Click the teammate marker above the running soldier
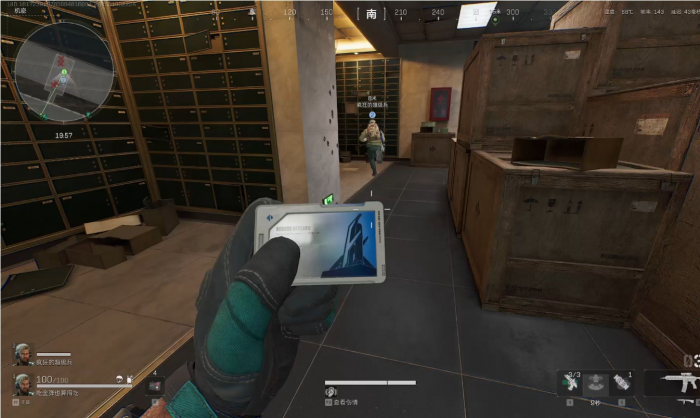 point(371,116)
